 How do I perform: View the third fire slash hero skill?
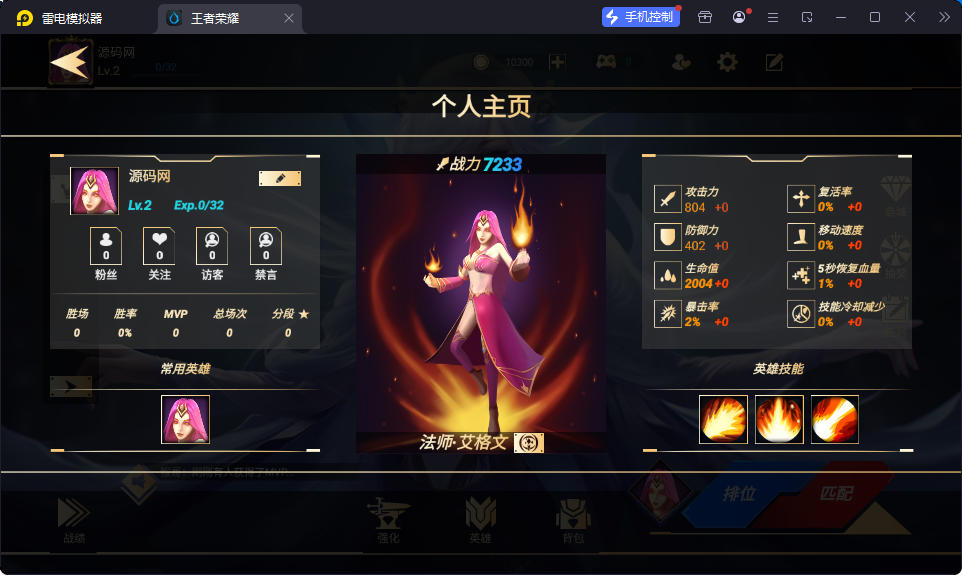click(x=834, y=419)
